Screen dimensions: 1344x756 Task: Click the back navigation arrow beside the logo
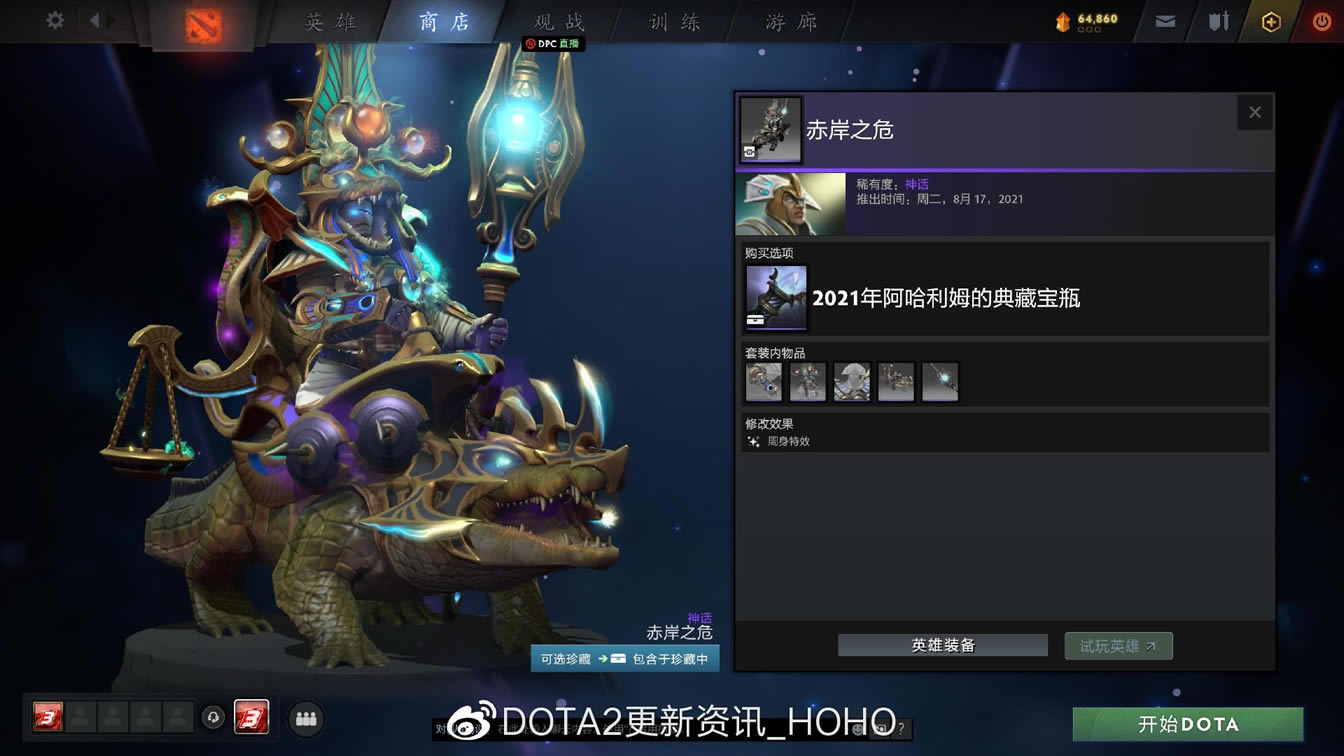click(x=95, y=18)
